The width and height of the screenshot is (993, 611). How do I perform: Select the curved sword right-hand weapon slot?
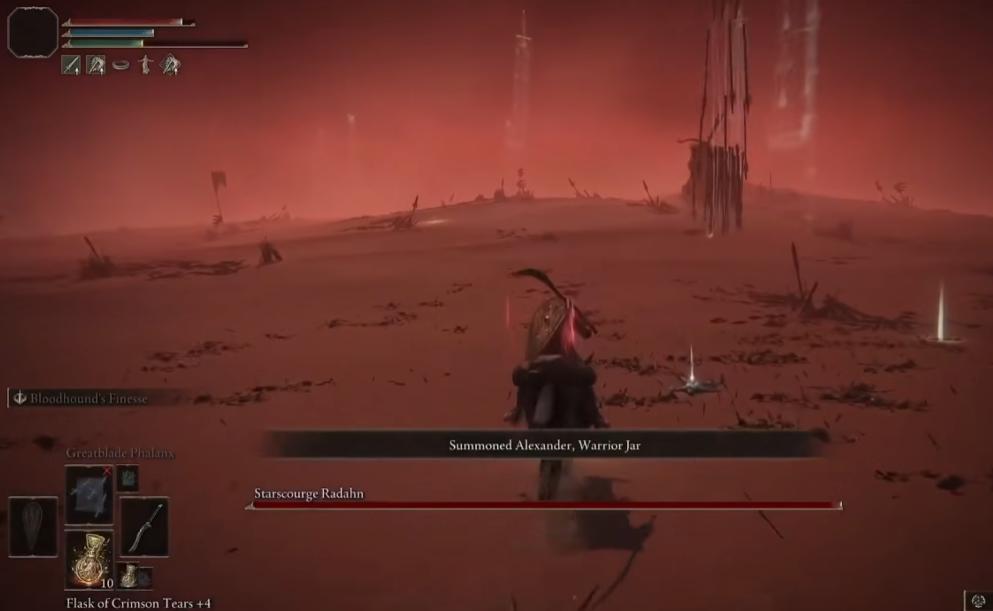(x=144, y=527)
